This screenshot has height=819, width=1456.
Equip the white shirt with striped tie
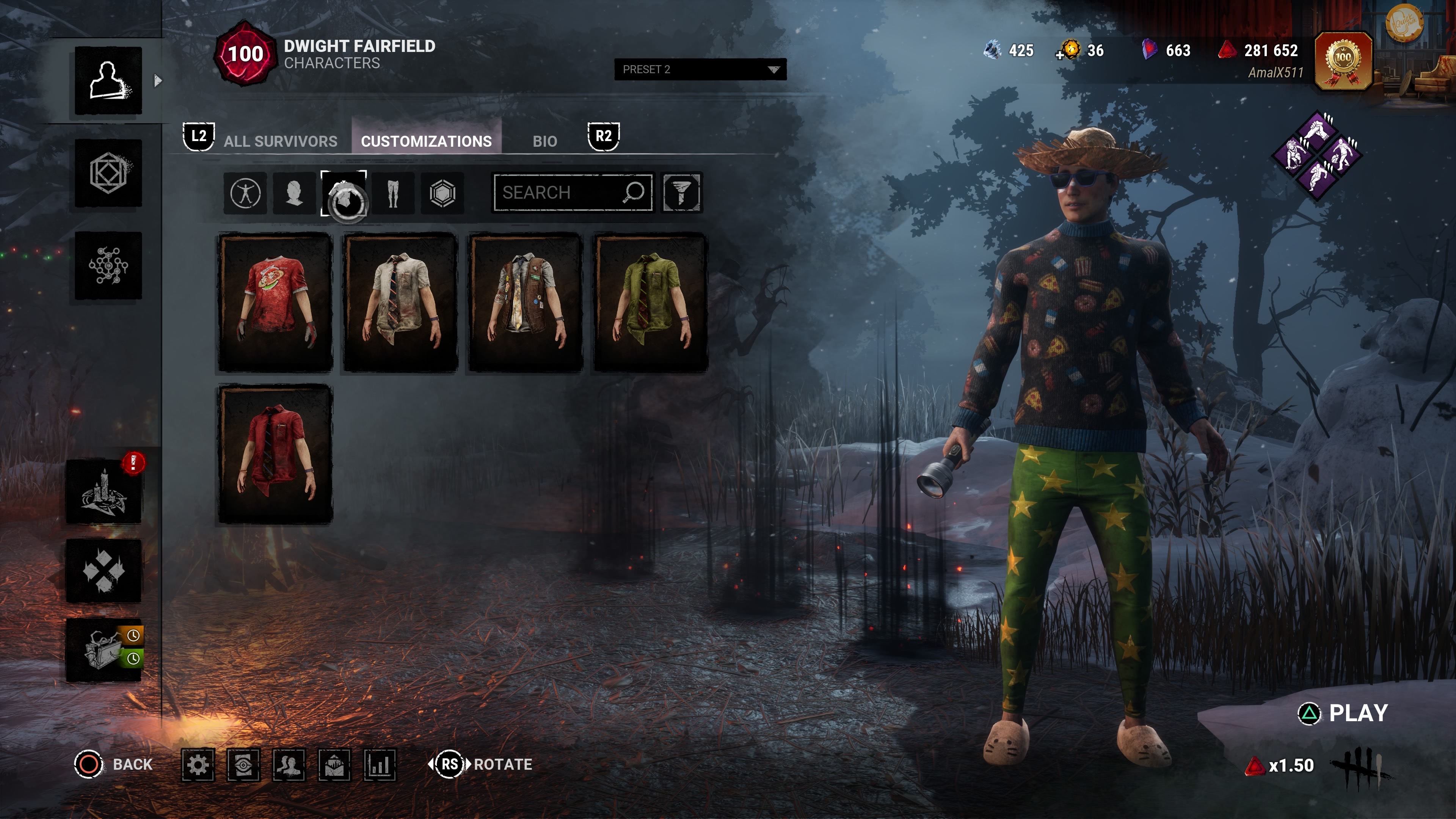click(400, 303)
